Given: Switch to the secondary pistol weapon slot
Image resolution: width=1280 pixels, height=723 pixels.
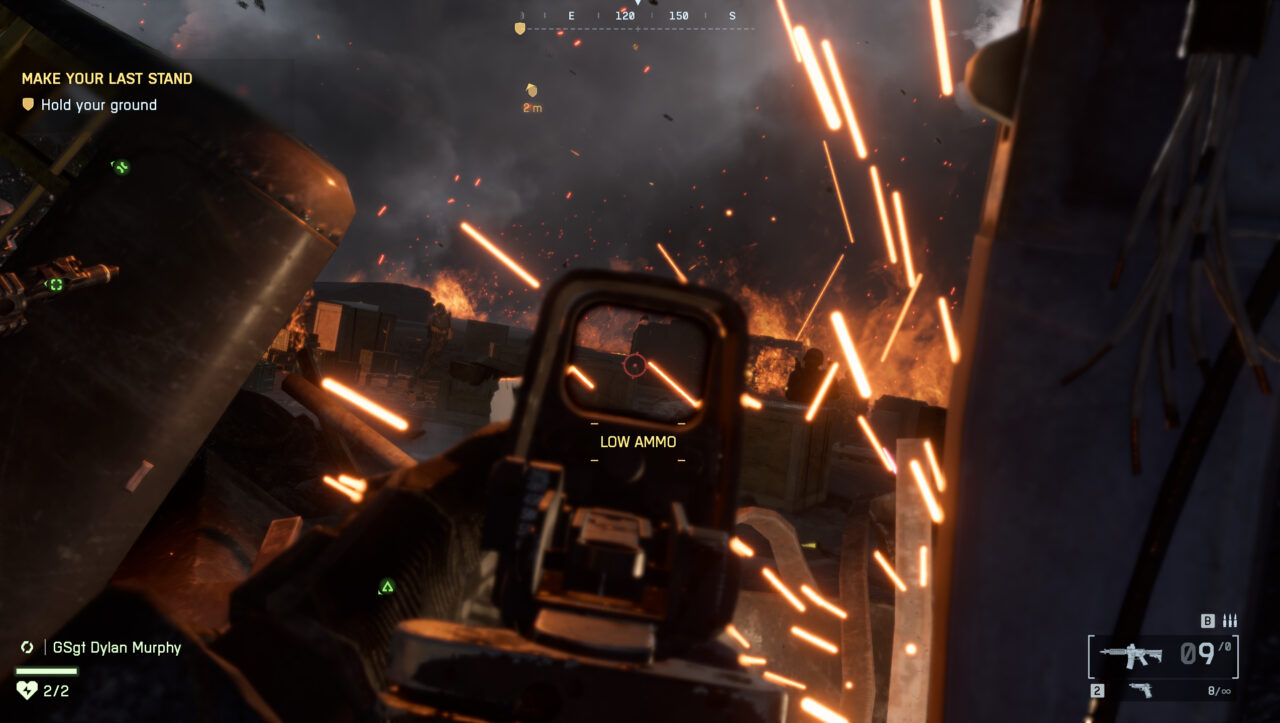Looking at the screenshot, I should tap(1139, 690).
